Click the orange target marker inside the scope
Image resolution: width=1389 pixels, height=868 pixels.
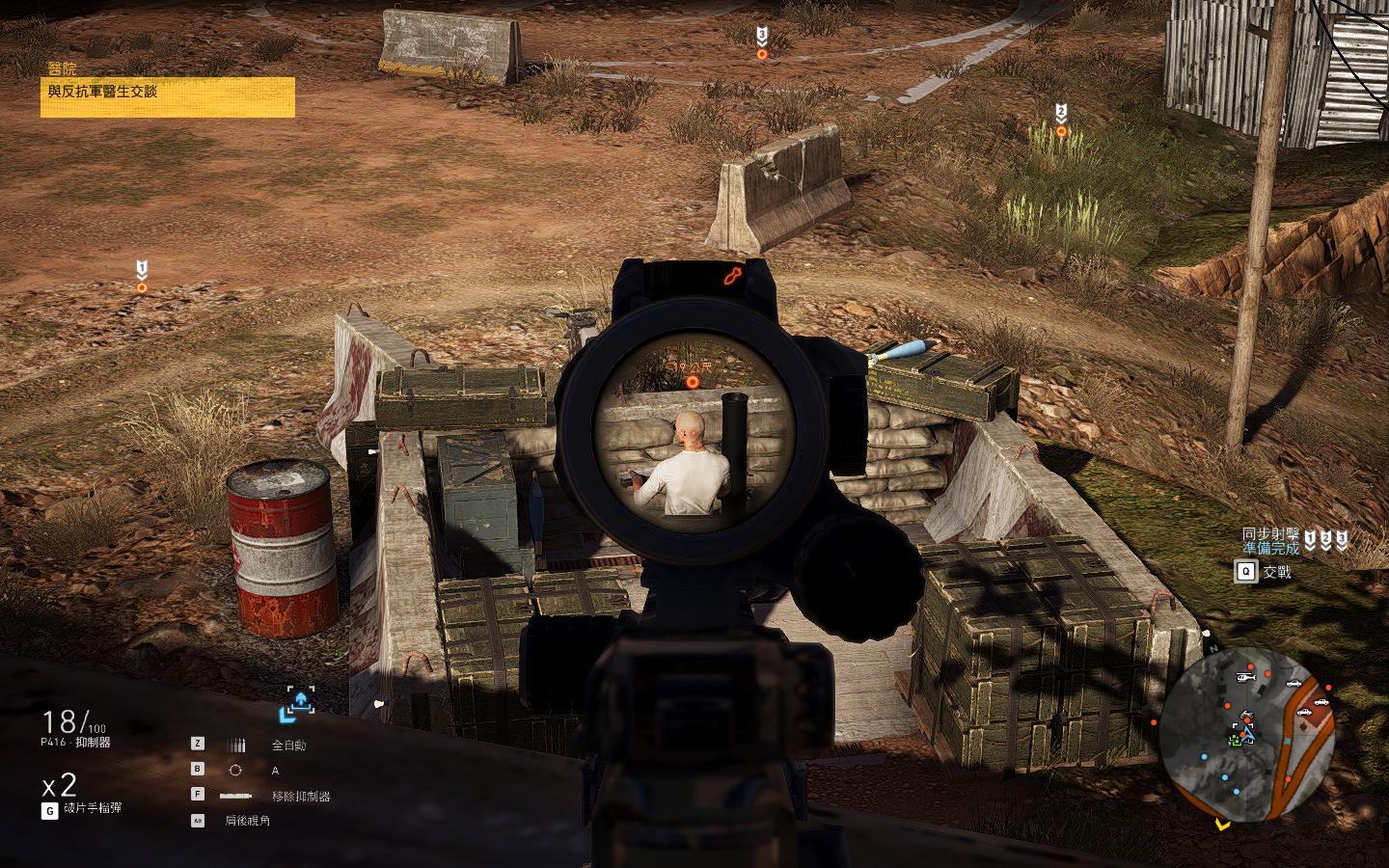(691, 383)
